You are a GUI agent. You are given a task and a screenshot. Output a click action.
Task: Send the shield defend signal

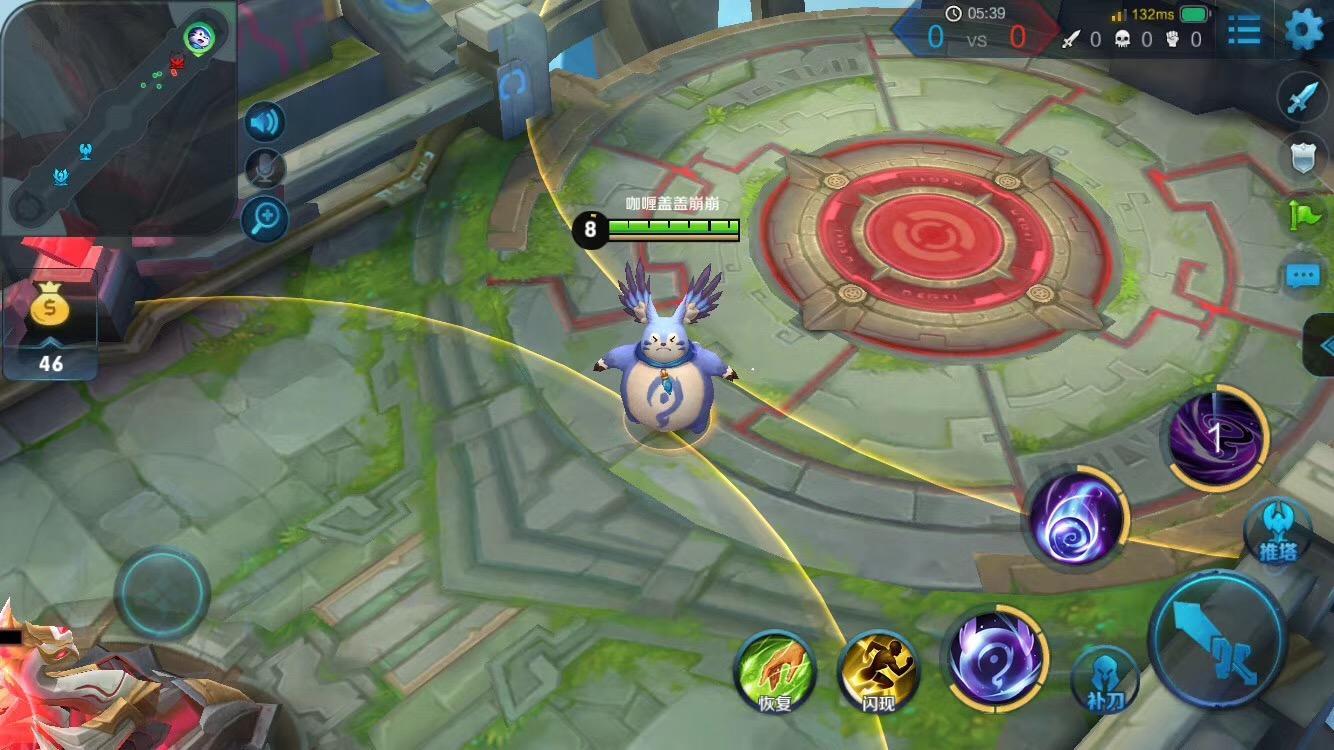point(1302,155)
